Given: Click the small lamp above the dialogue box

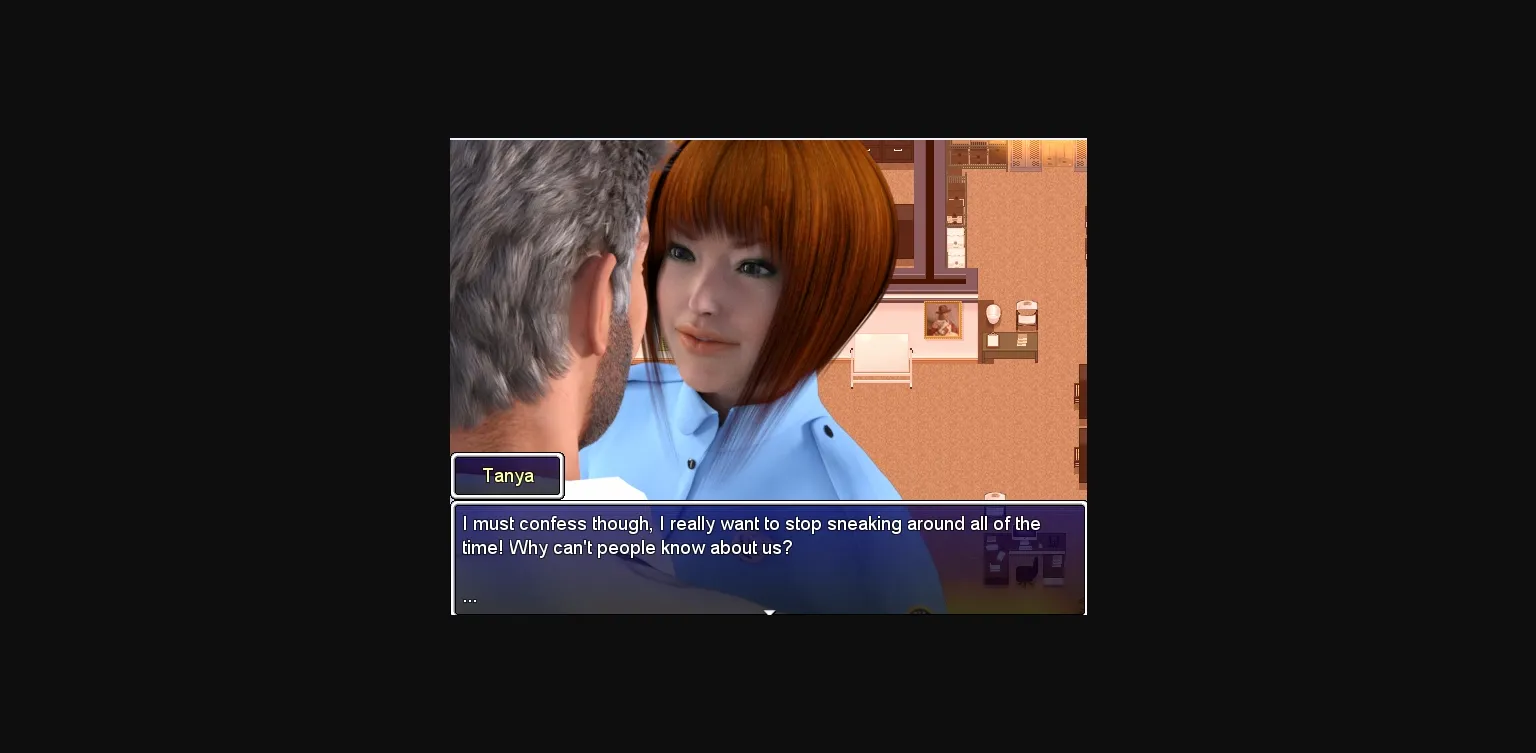Looking at the screenshot, I should coord(995,495).
